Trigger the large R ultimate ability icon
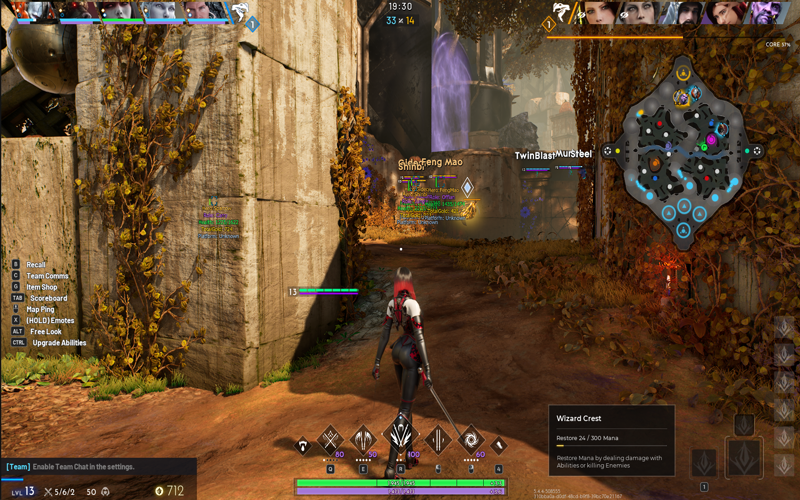This screenshot has height=500, width=800. (401, 436)
